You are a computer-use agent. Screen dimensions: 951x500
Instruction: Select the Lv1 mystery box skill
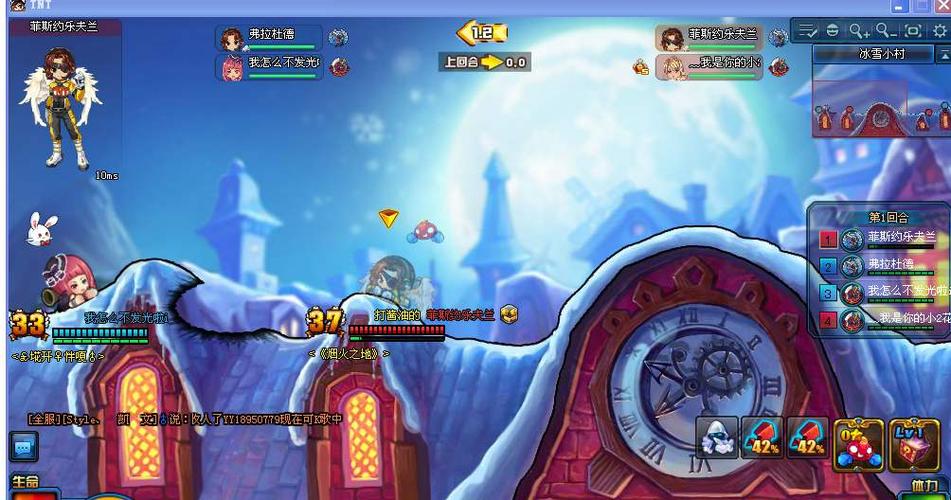point(912,443)
